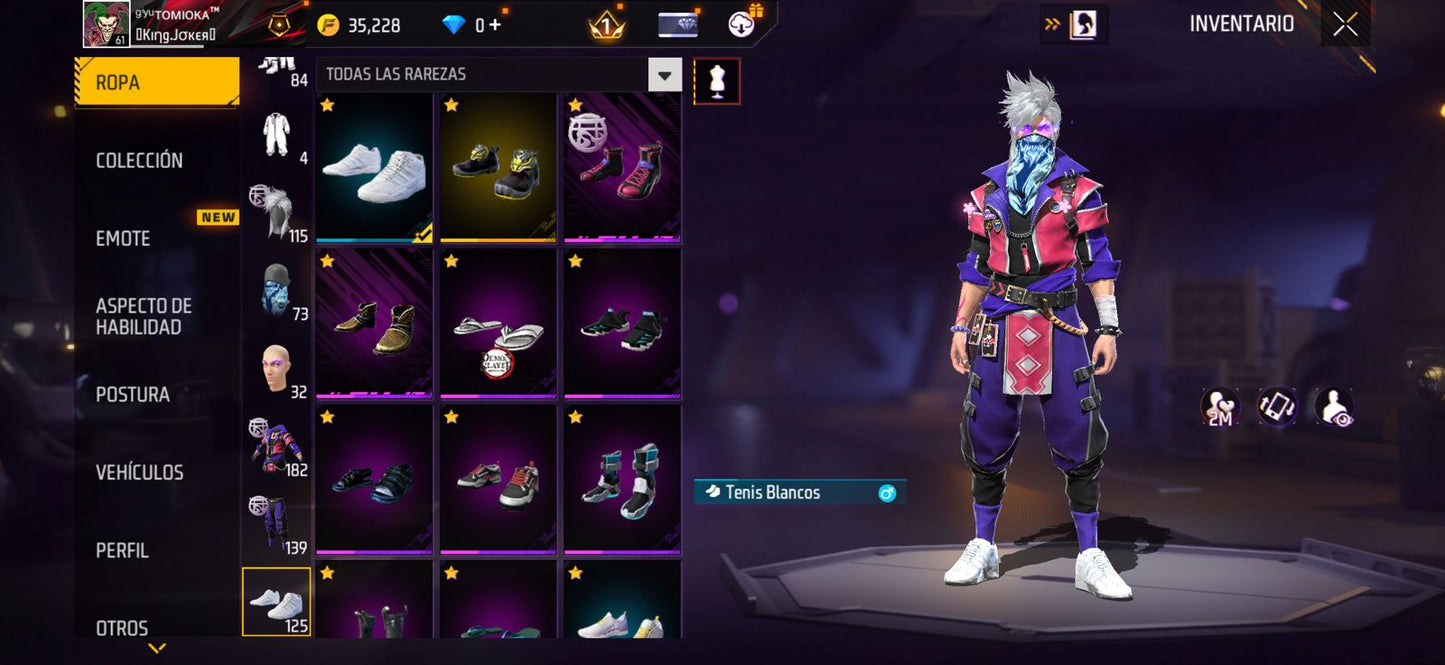Go to the POSTURA tab
This screenshot has width=1445, height=665.
tap(132, 394)
